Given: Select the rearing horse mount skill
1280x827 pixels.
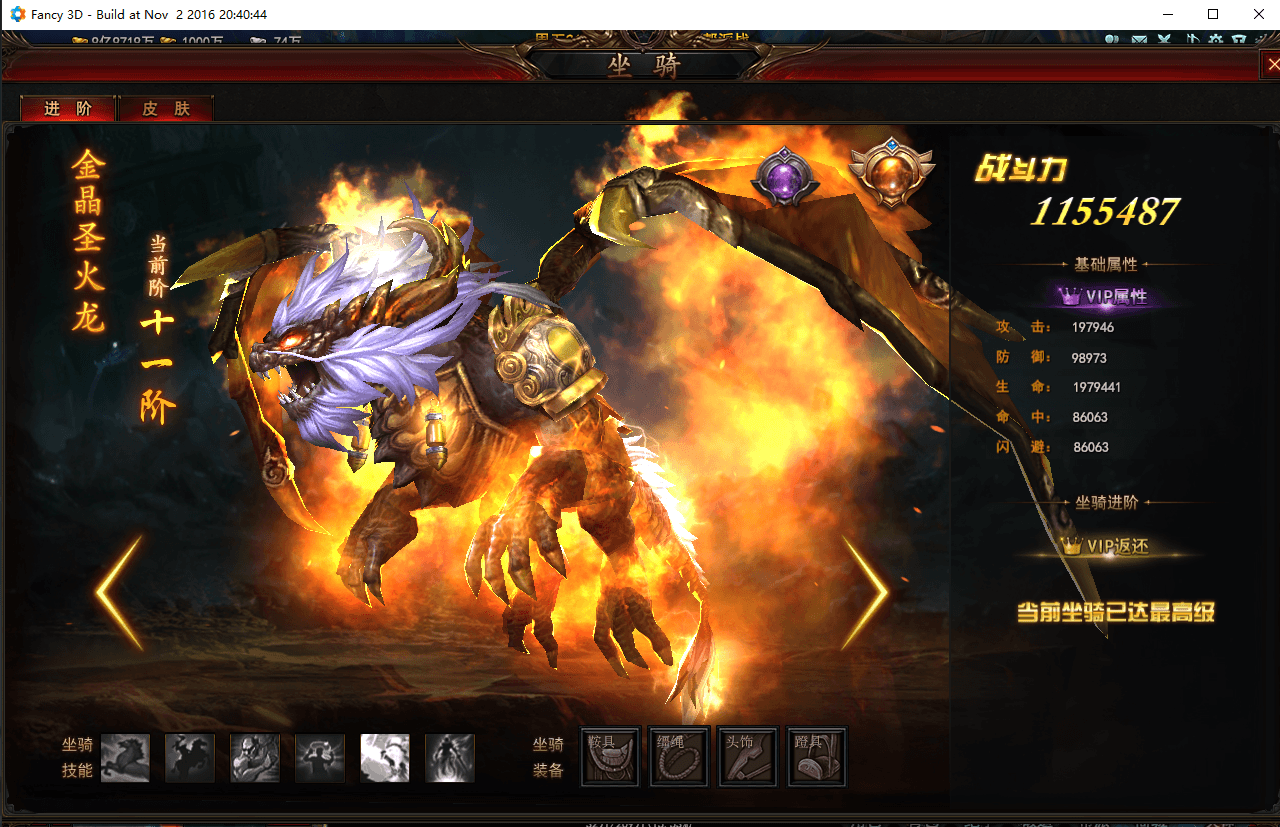Looking at the screenshot, I should point(125,757).
